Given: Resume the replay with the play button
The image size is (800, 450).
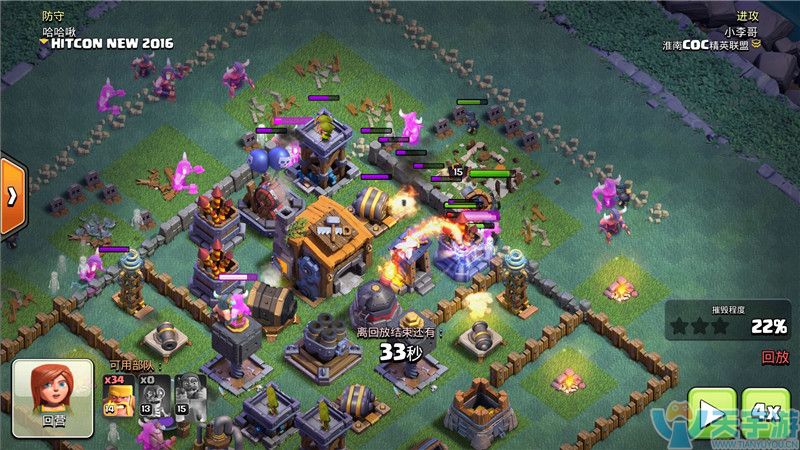Looking at the screenshot, I should [711, 414].
